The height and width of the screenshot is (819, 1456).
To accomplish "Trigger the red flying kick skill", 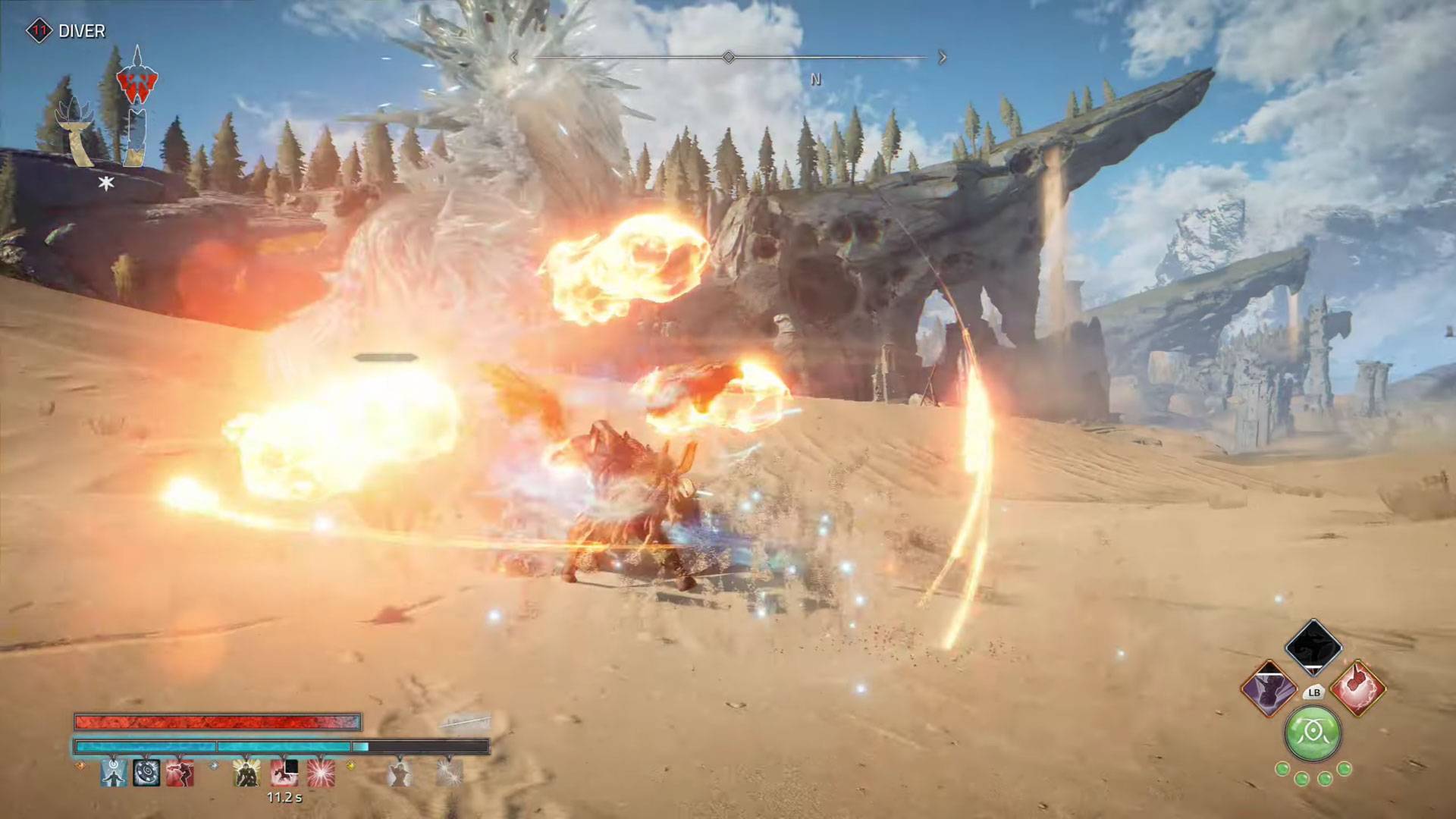I will pyautogui.click(x=180, y=773).
